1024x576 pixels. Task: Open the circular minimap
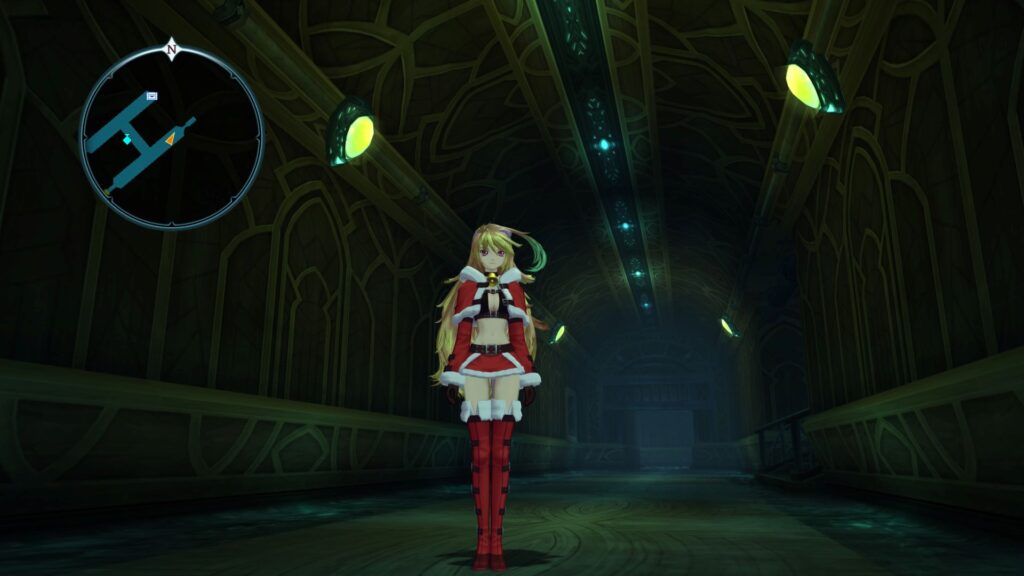pos(171,137)
